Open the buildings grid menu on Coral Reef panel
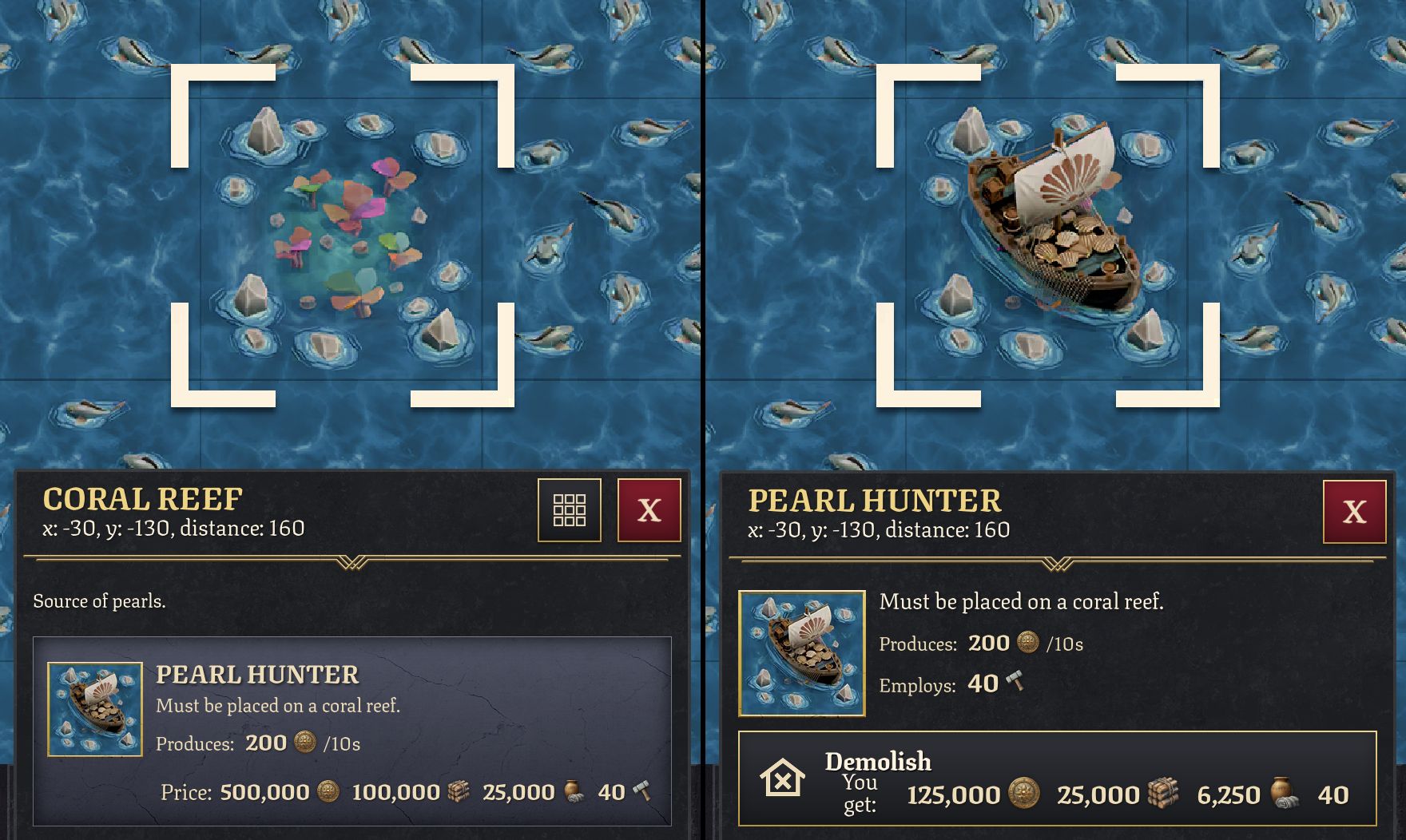Screen dimensions: 1406x840 click(x=570, y=511)
